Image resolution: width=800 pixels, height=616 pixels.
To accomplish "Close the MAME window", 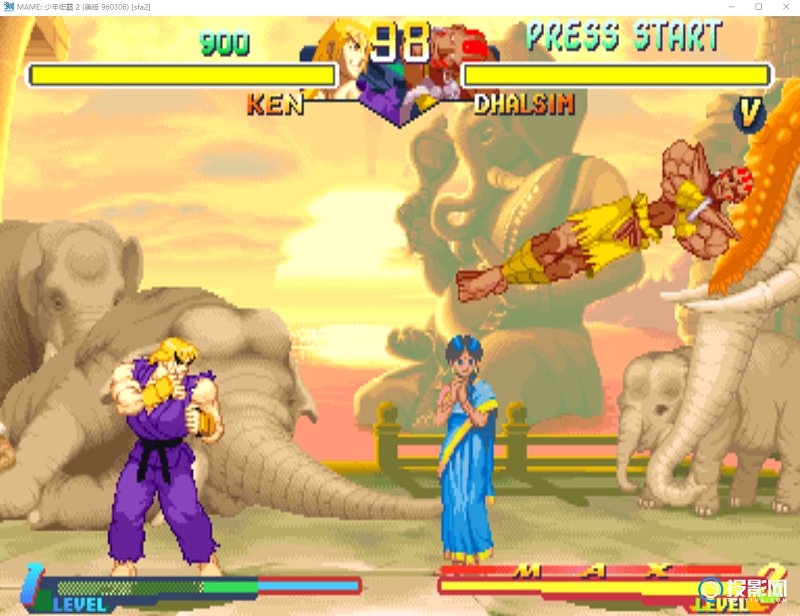I will tap(785, 7).
